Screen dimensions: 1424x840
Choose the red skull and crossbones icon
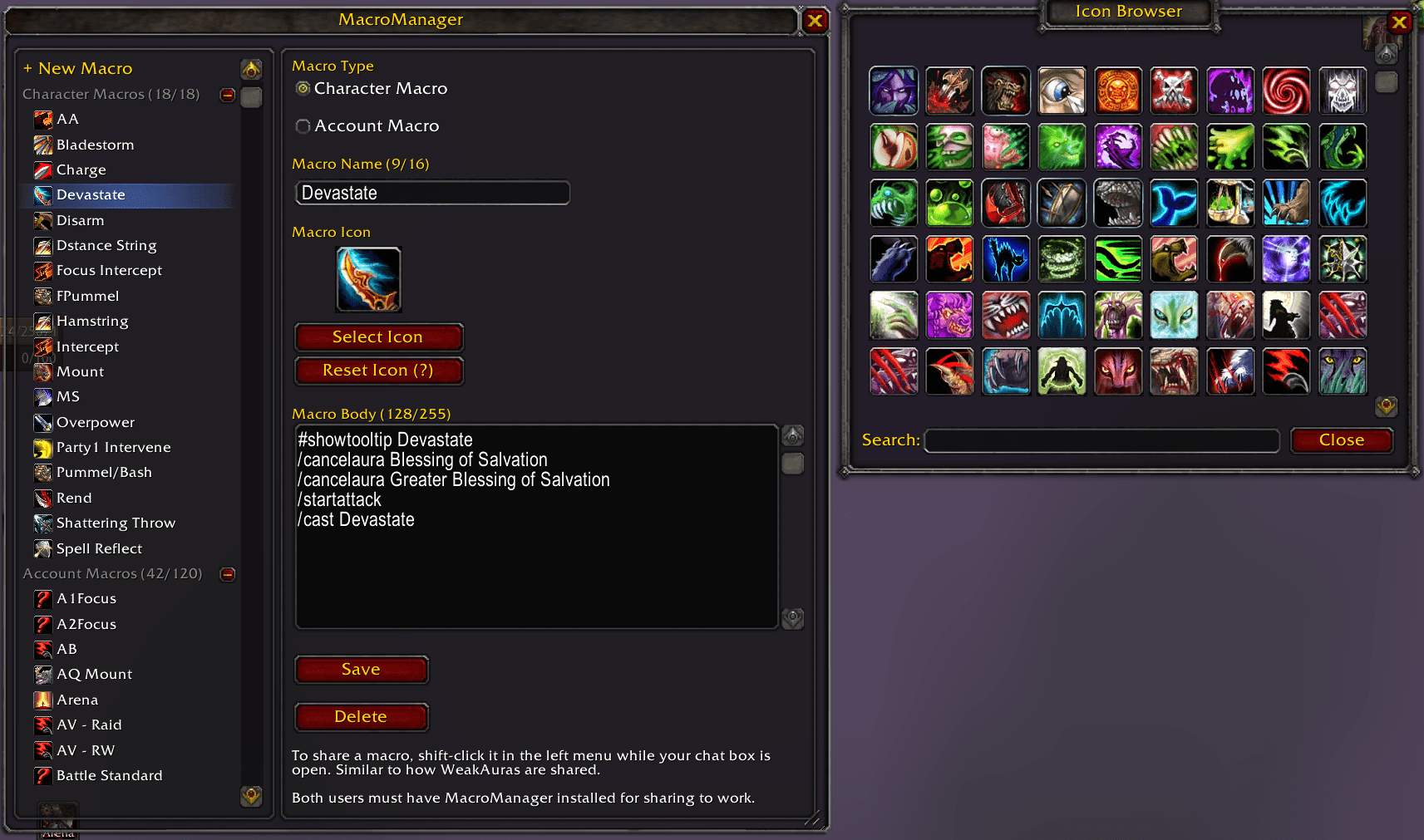coord(1174,91)
